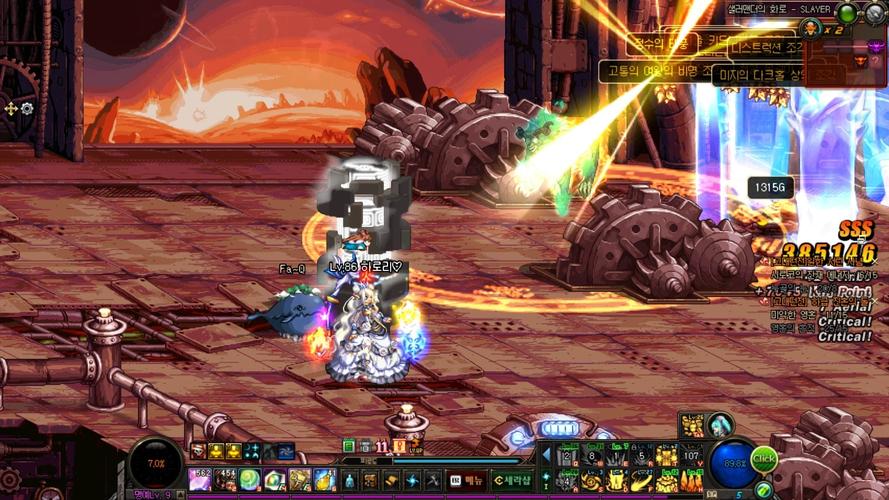Use the consumable slot showing 454
889x500 pixels.
(x=224, y=479)
